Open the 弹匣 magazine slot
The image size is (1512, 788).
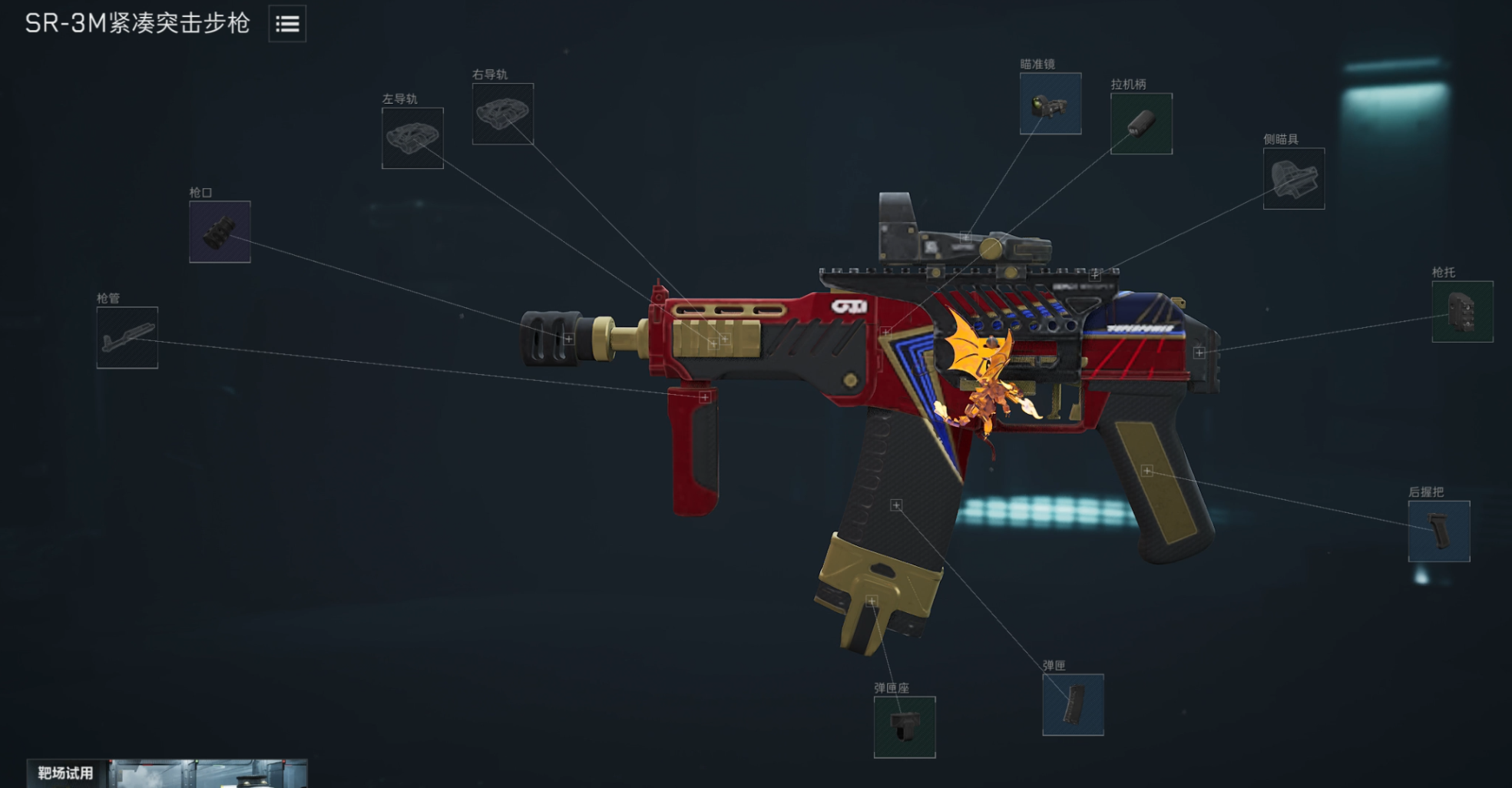pos(1073,704)
